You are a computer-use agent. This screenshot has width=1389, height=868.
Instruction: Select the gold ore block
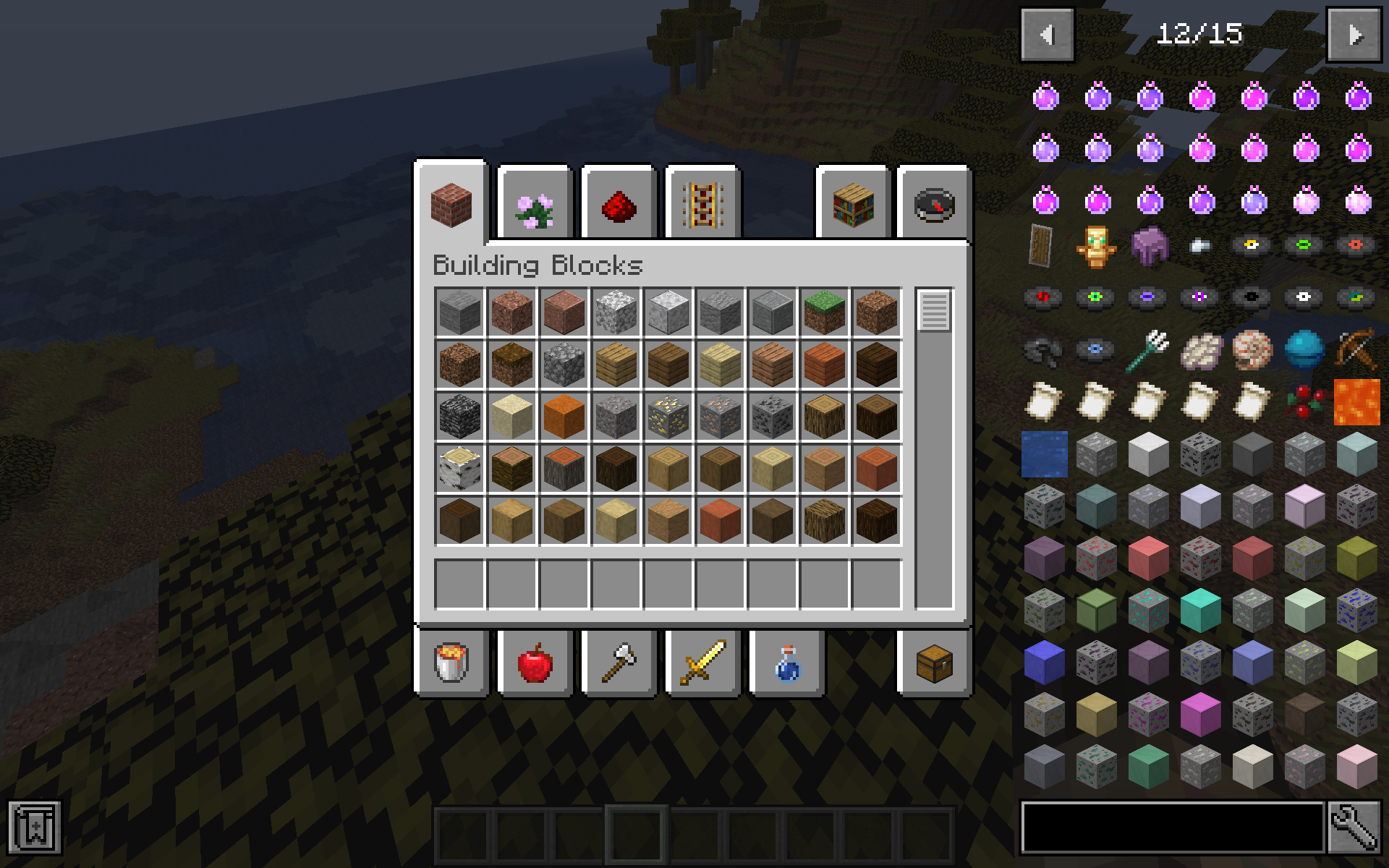point(668,416)
